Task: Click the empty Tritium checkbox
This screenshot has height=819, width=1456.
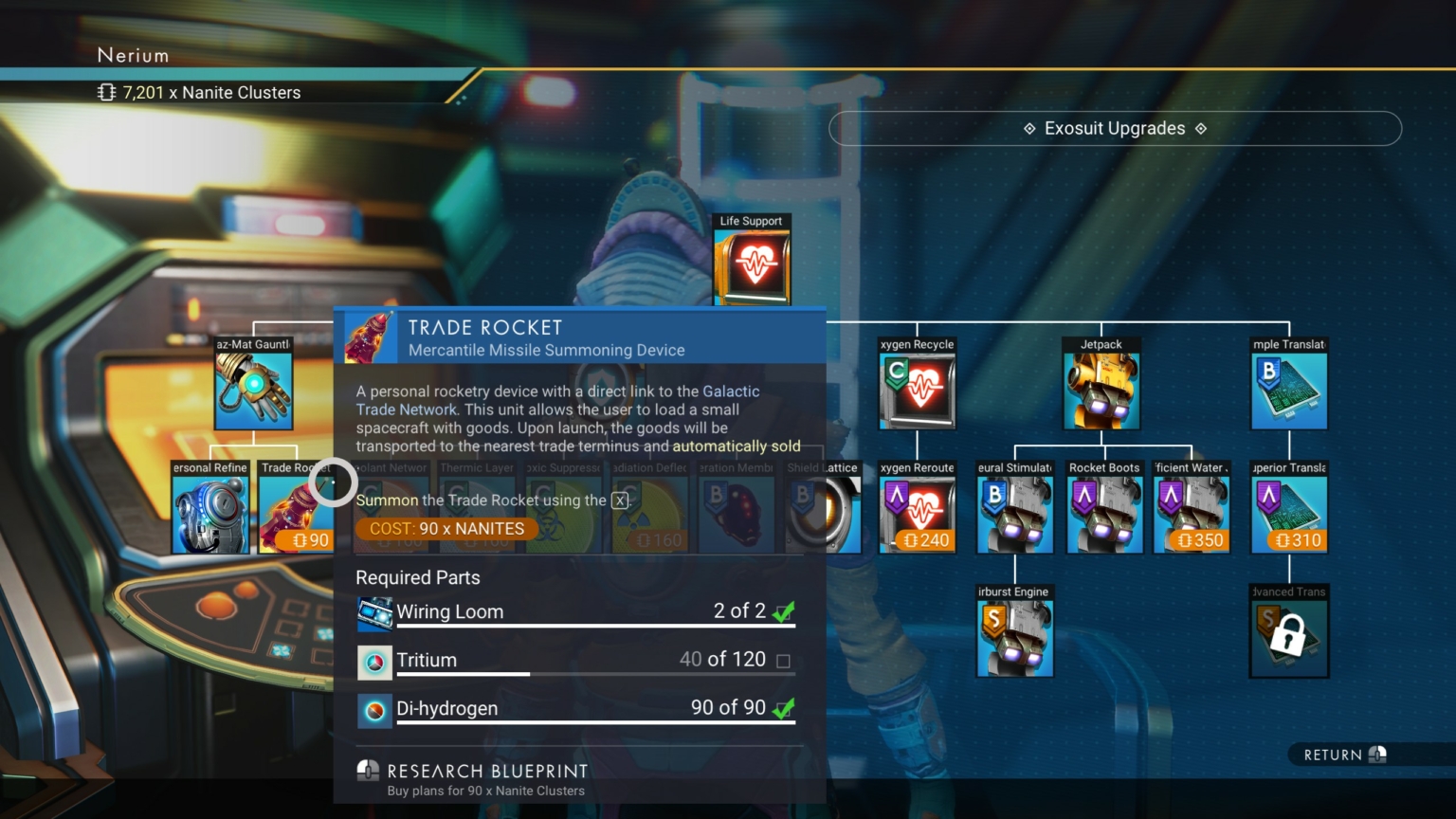Action: coord(783,661)
